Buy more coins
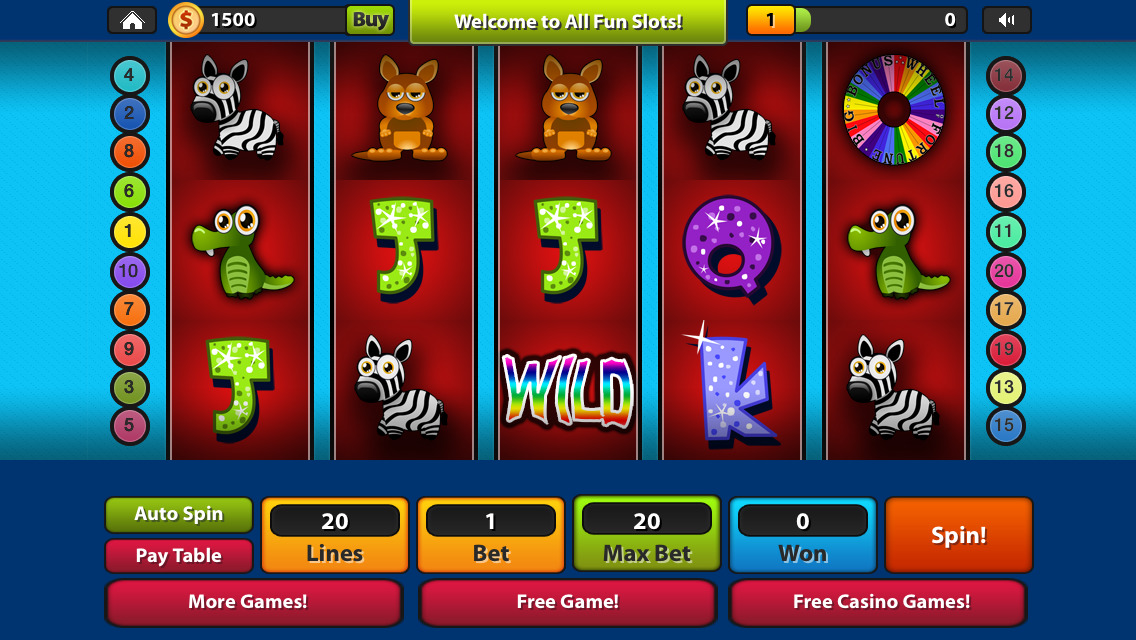Viewport: 1136px width, 640px height. coord(370,20)
